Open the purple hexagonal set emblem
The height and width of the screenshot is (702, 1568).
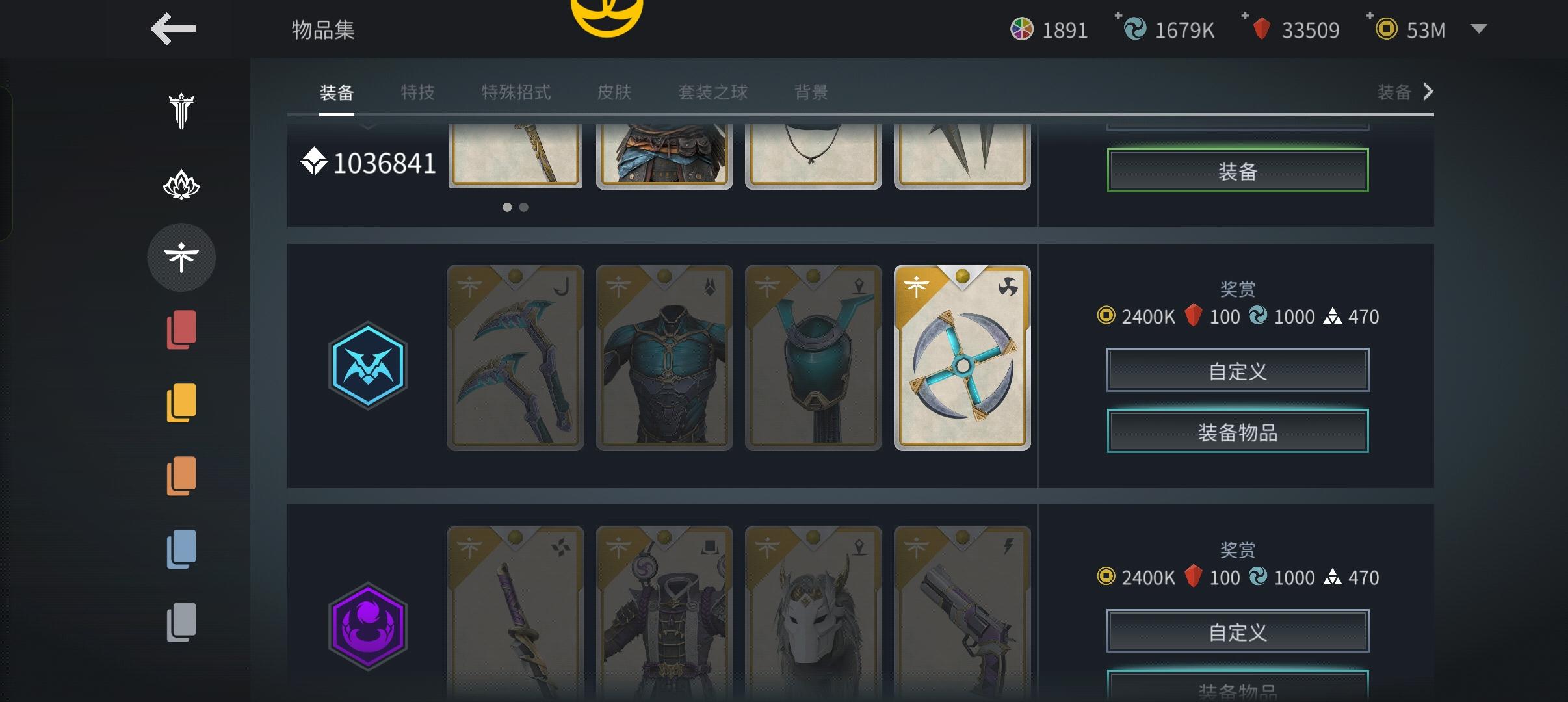tap(368, 626)
